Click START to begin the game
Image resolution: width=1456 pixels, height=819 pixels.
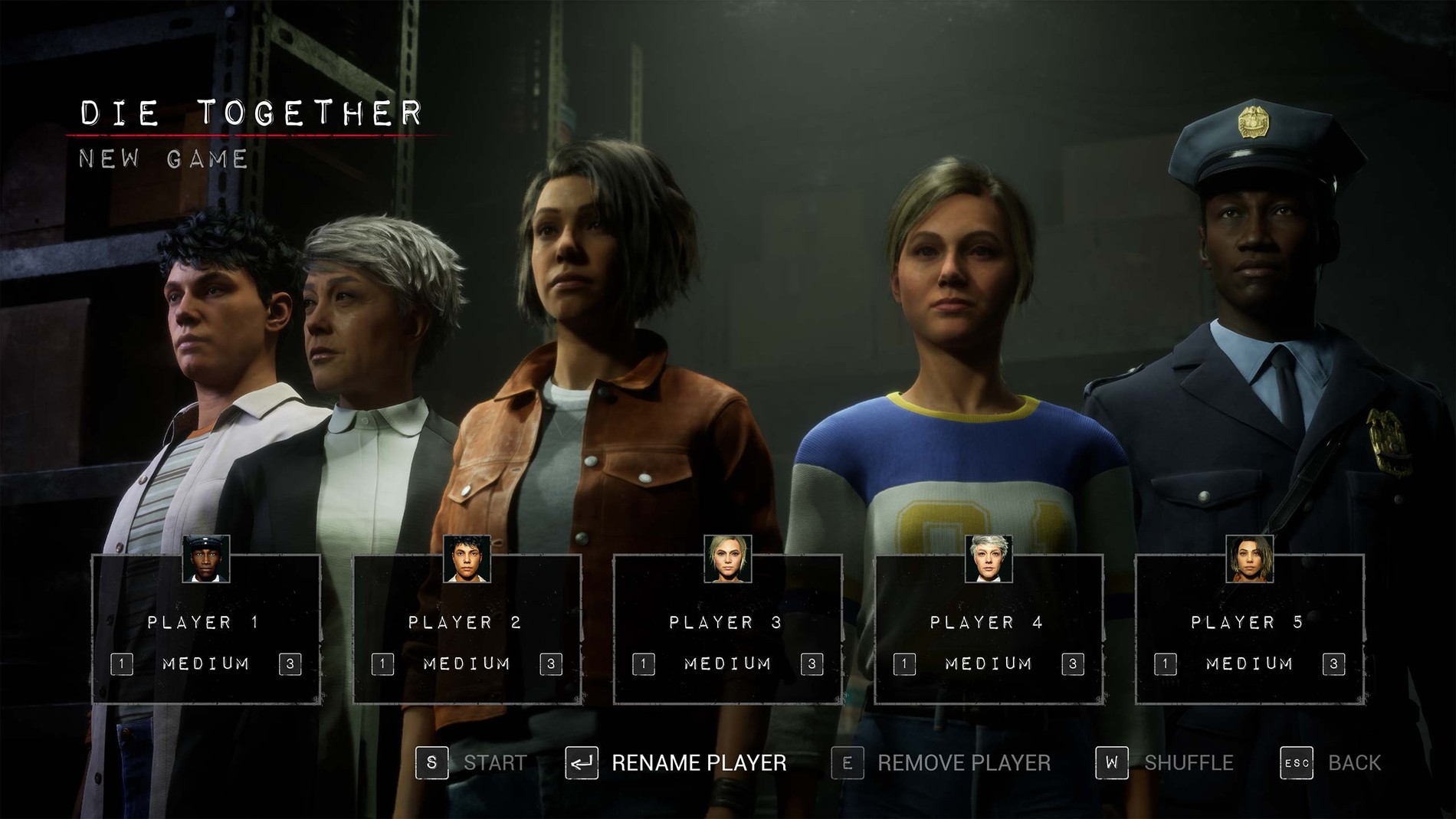tap(494, 762)
